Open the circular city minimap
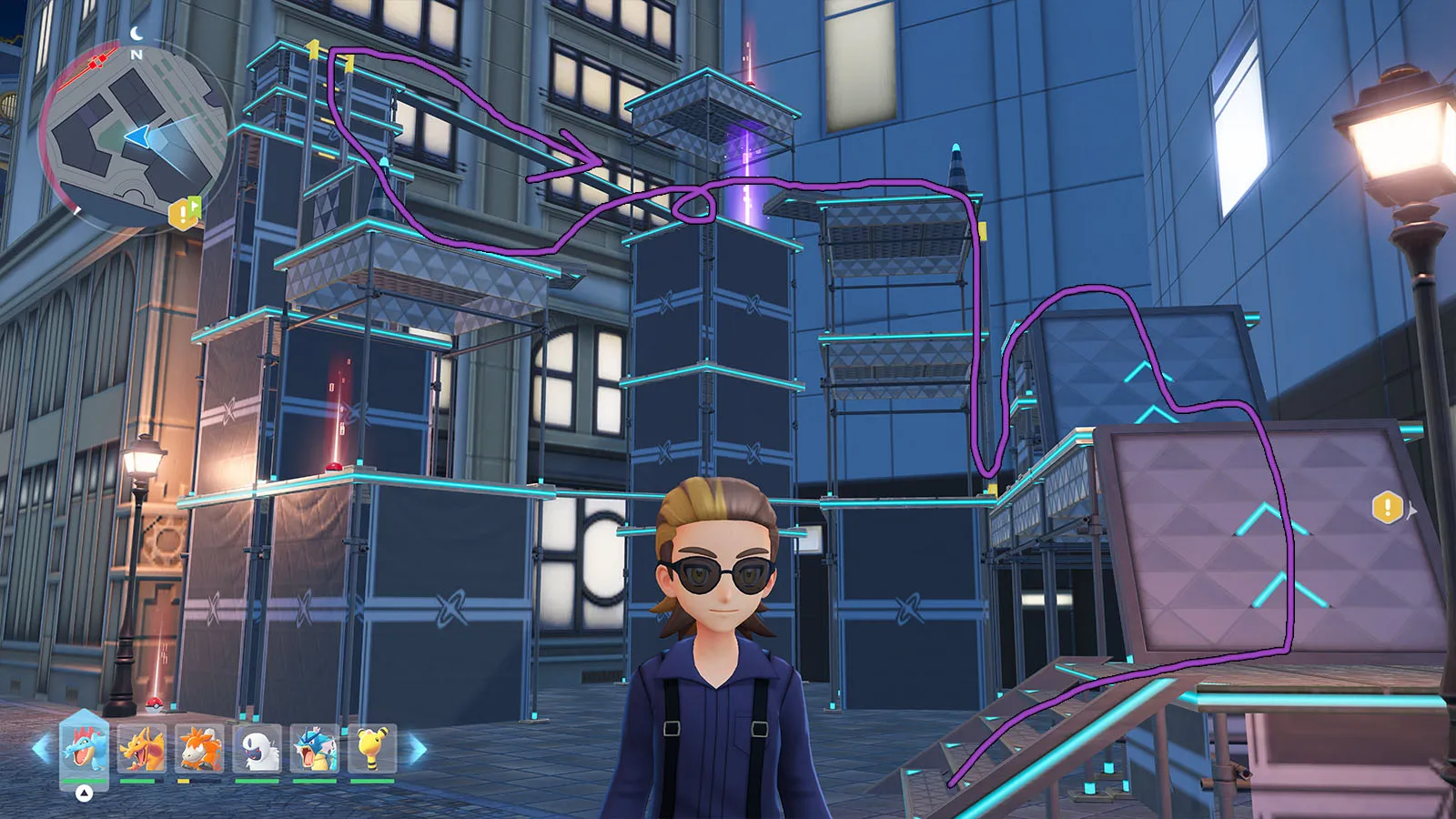Viewport: 1456px width, 819px height. tap(136, 136)
